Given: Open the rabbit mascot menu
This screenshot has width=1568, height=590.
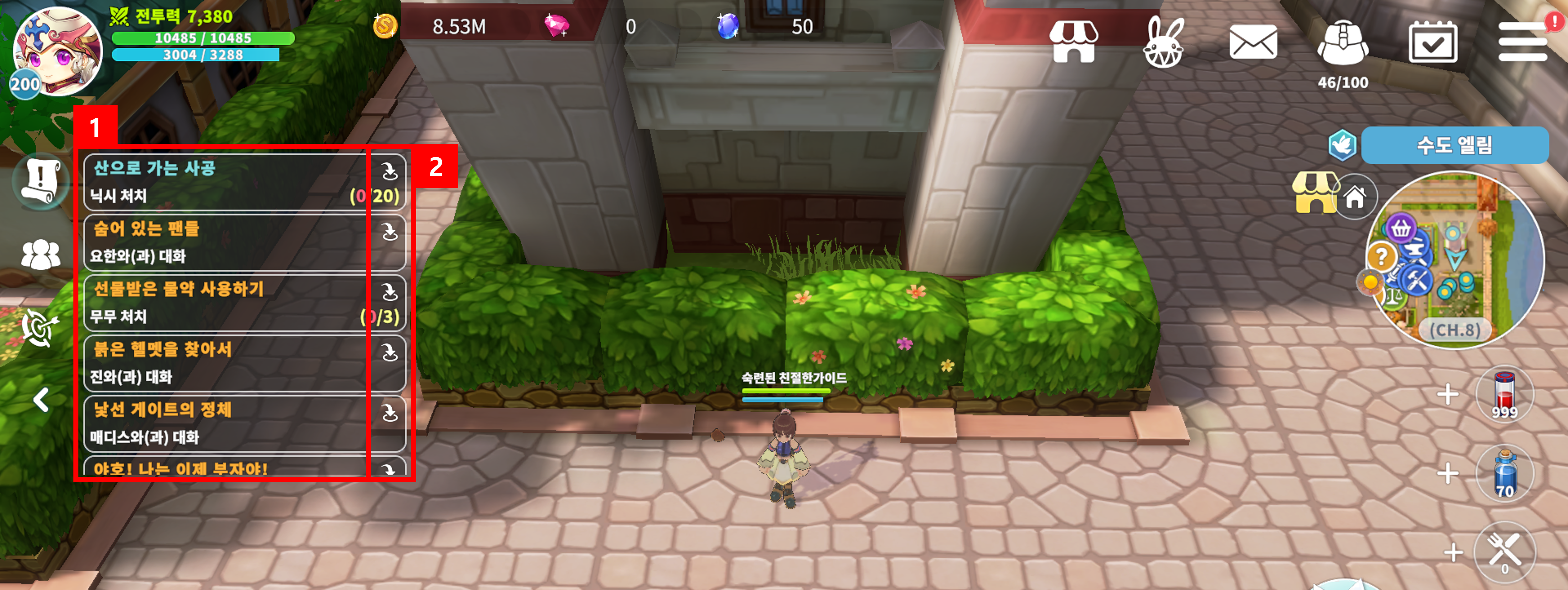Looking at the screenshot, I should click(1163, 43).
